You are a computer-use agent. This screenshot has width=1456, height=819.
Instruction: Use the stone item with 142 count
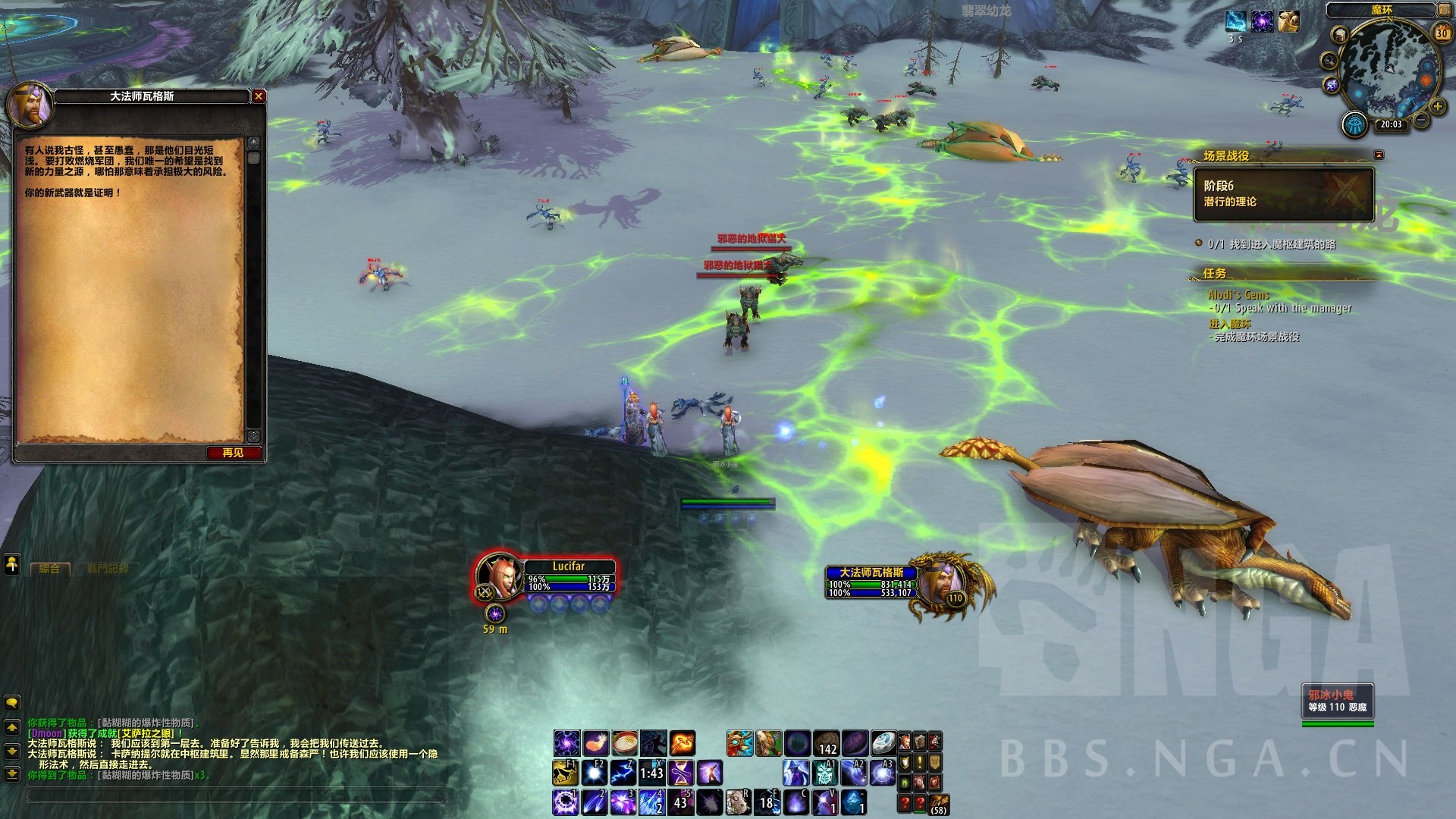pos(826,742)
